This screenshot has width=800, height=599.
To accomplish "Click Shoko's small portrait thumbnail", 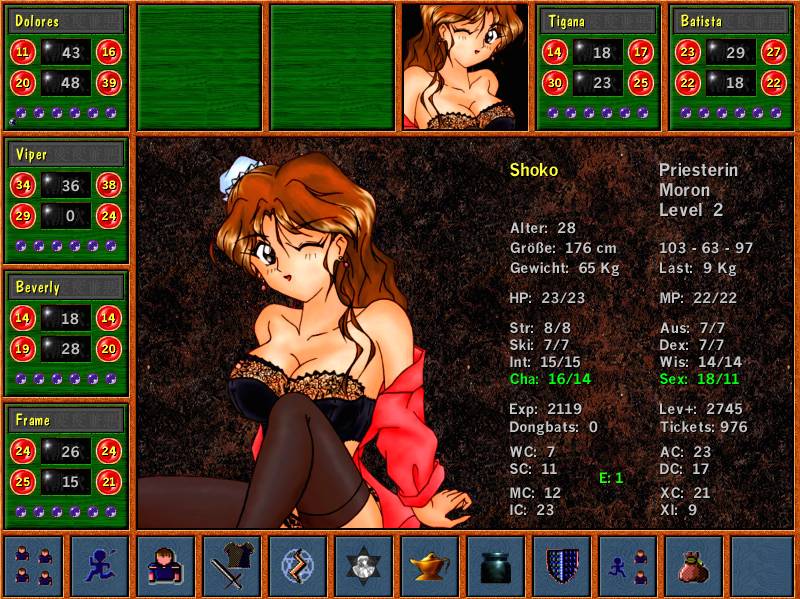I will [x=464, y=67].
